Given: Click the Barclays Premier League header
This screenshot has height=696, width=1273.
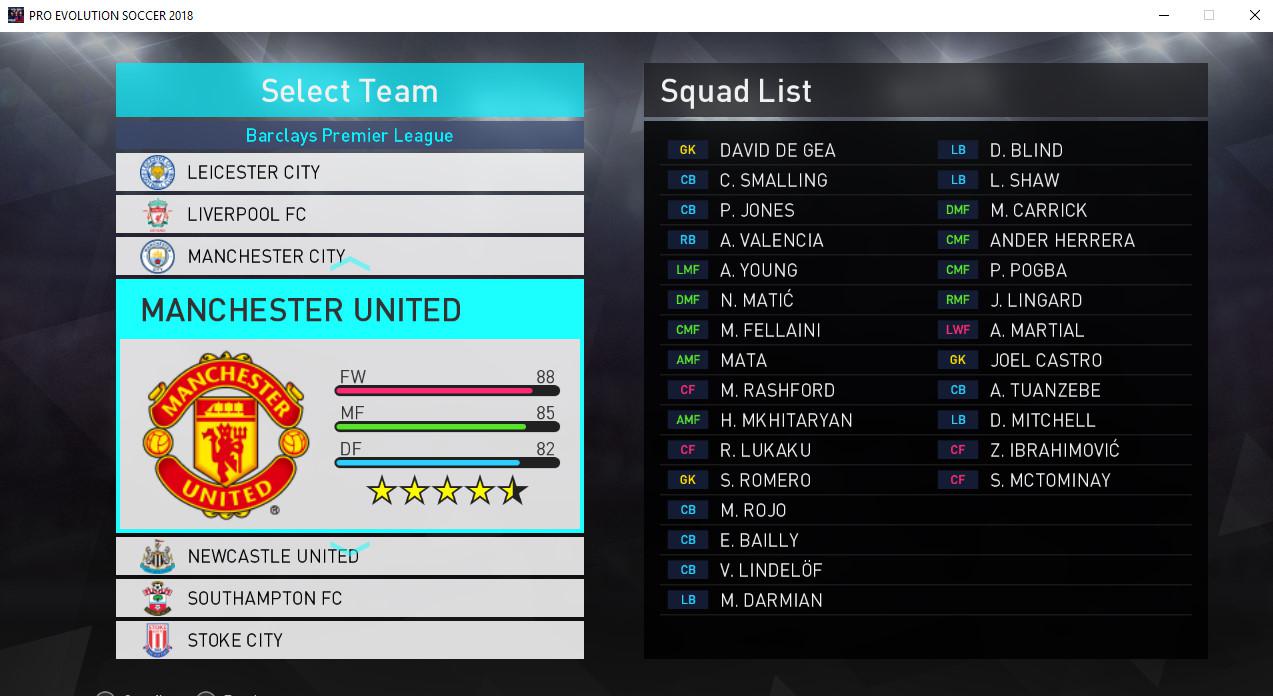Looking at the screenshot, I should (349, 135).
